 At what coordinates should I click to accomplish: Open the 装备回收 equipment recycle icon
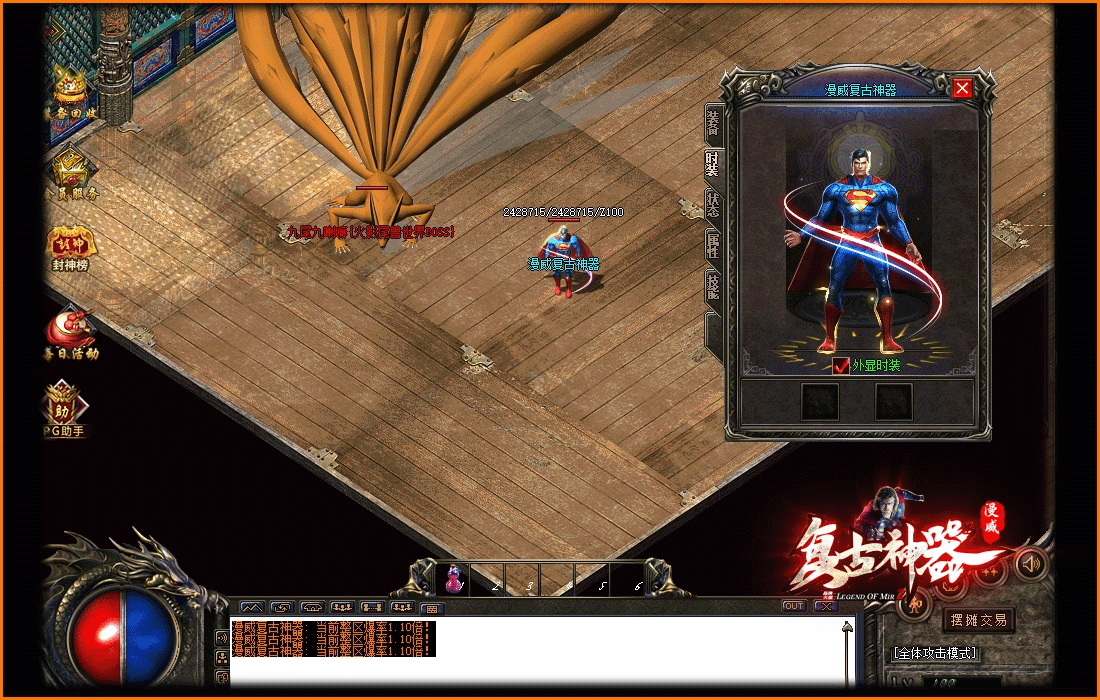click(70, 92)
